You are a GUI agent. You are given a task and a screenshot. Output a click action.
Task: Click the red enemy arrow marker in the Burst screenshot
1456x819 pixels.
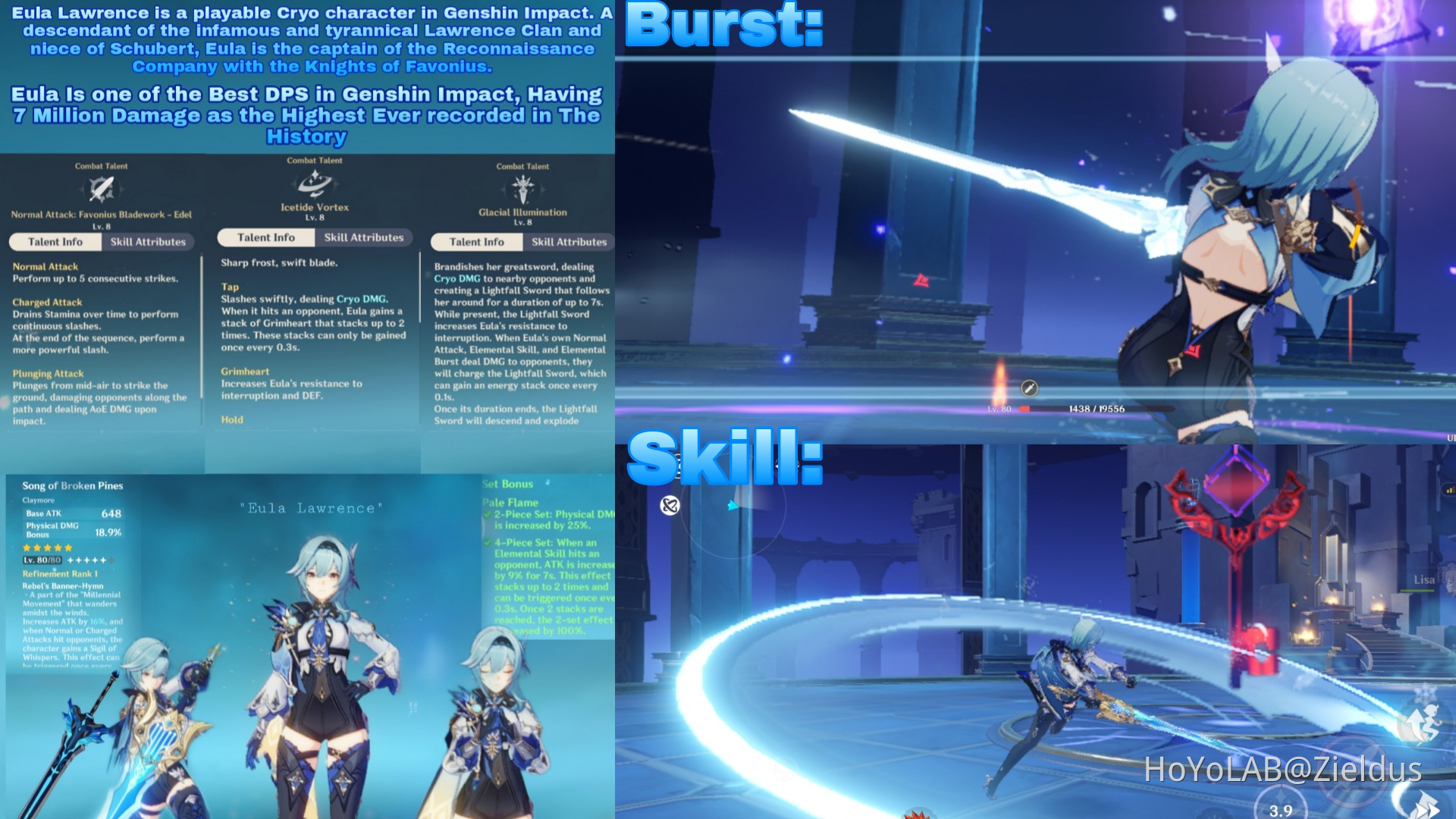922,281
